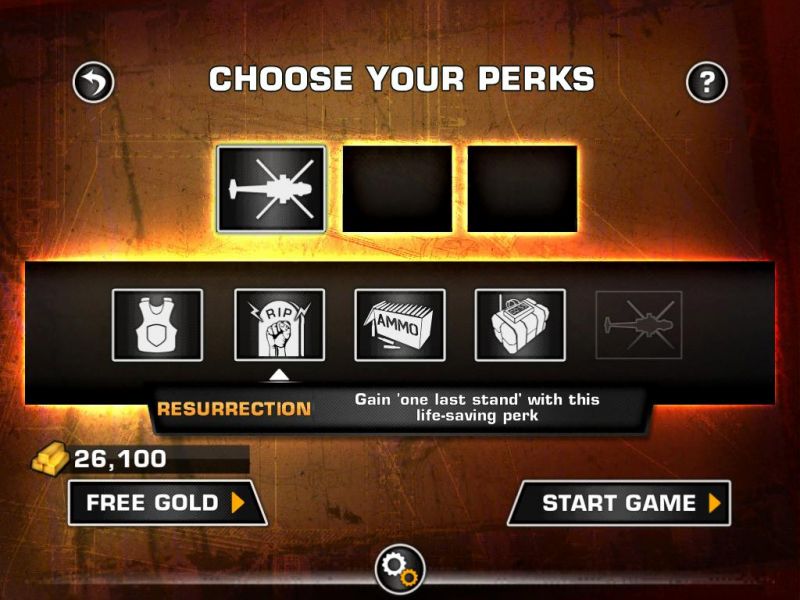The width and height of the screenshot is (800, 600).
Task: Select the explosives bundle perk
Action: (520, 325)
